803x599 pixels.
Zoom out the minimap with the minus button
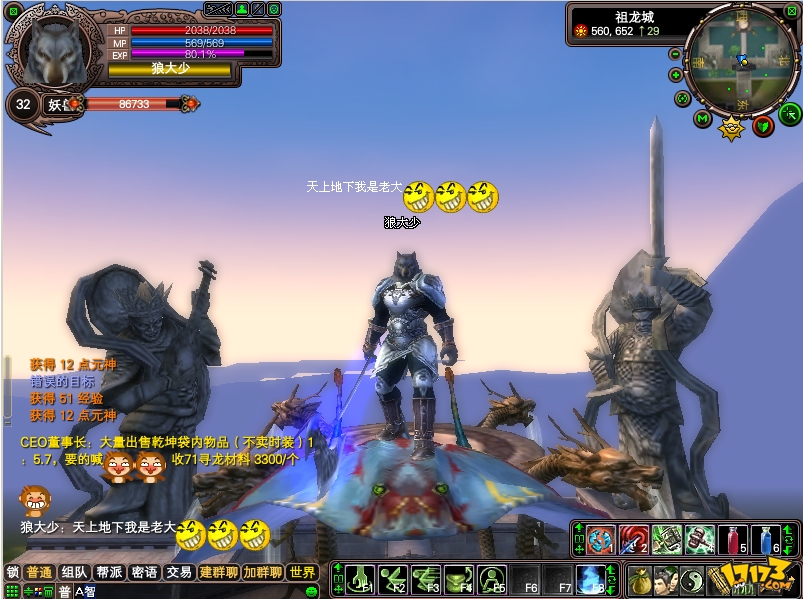click(x=676, y=54)
